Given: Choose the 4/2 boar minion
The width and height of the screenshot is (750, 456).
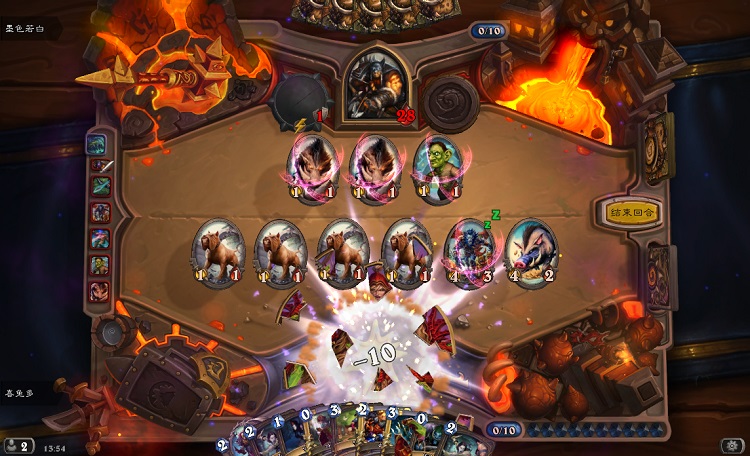Looking at the screenshot, I should pos(530,252).
